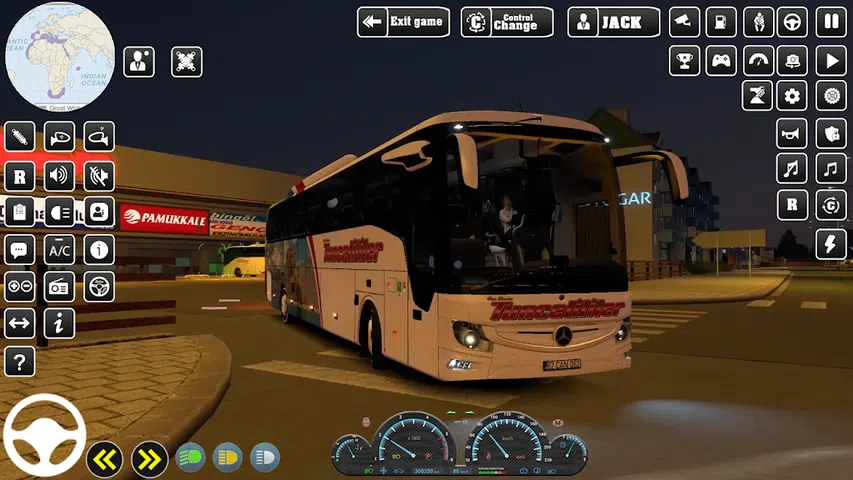Open the question mark help button
The width and height of the screenshot is (853, 480).
coord(19,361)
